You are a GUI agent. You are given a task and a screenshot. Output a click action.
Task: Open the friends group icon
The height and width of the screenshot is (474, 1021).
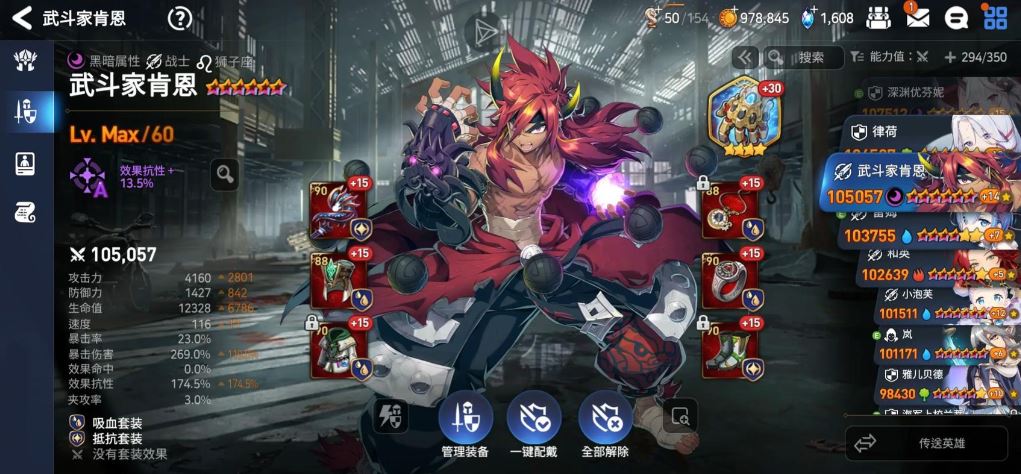[x=878, y=17]
